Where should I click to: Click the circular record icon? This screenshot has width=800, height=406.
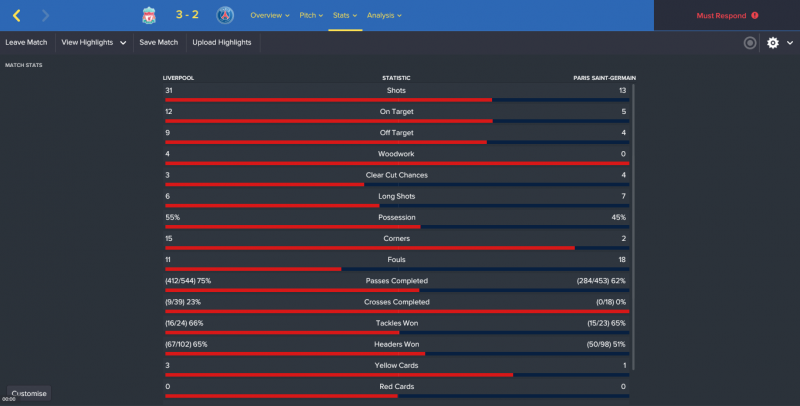click(x=750, y=43)
